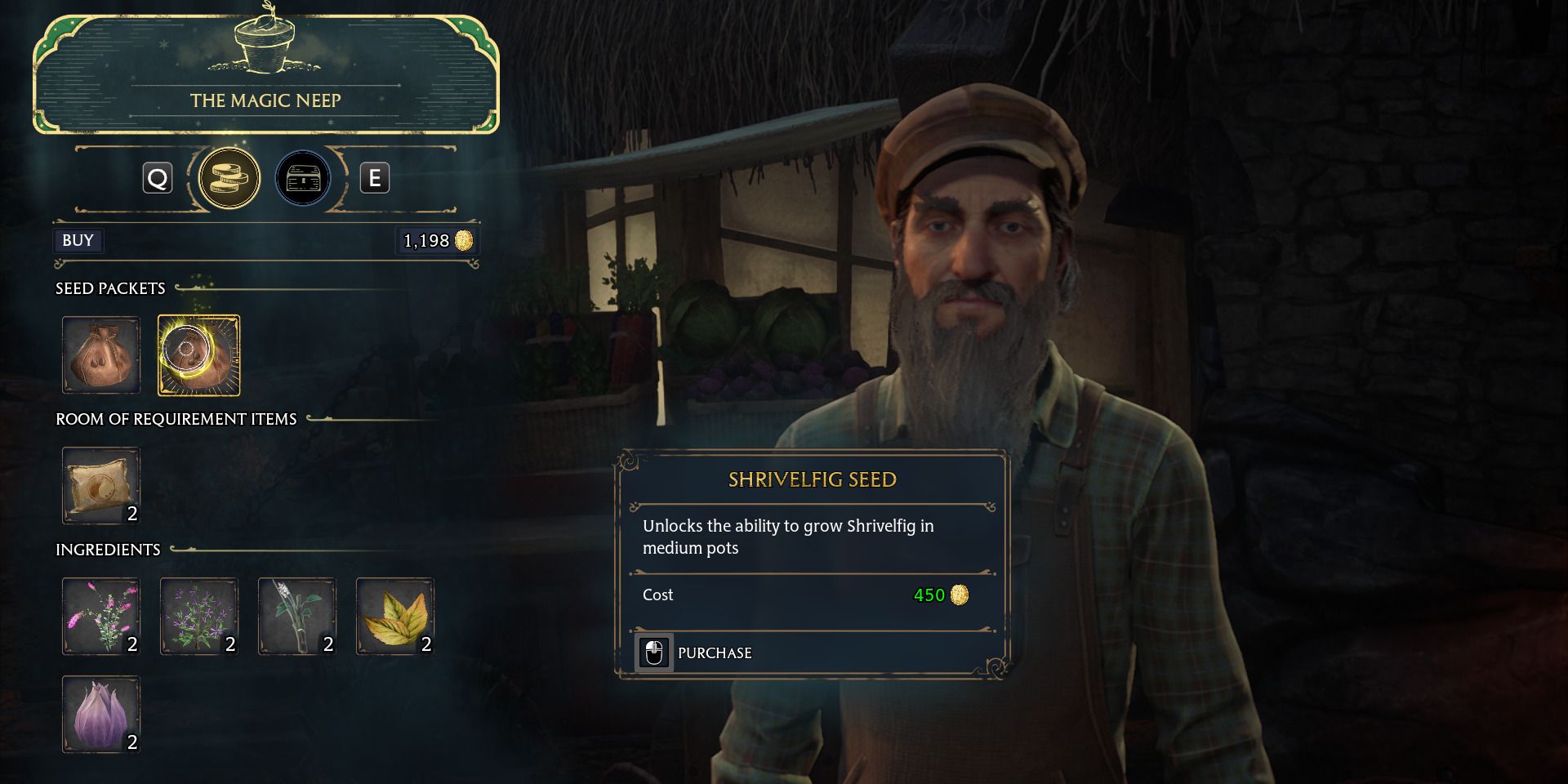The width and height of the screenshot is (1568, 784).
Task: Select the pink flower ingredient
Action: (100, 617)
